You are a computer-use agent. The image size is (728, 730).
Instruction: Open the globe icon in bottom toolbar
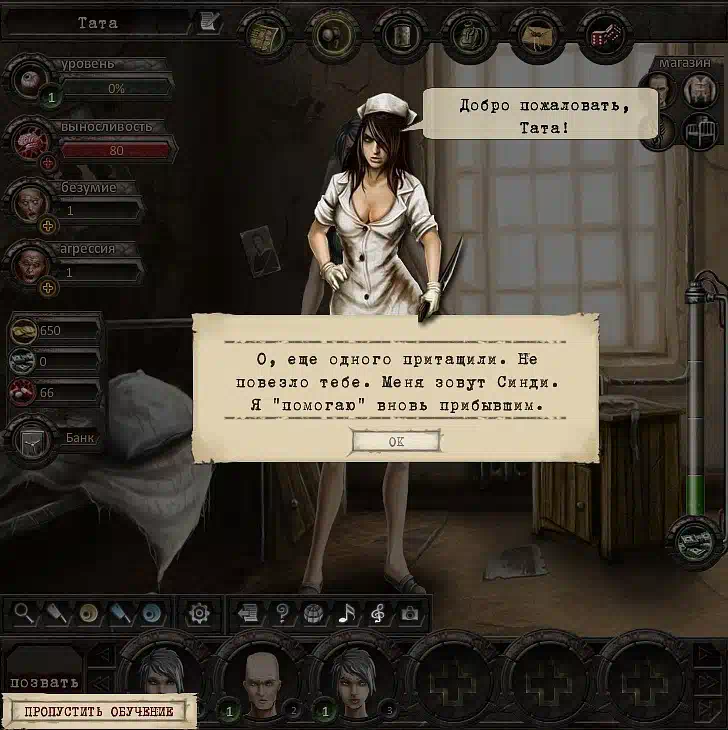314,613
